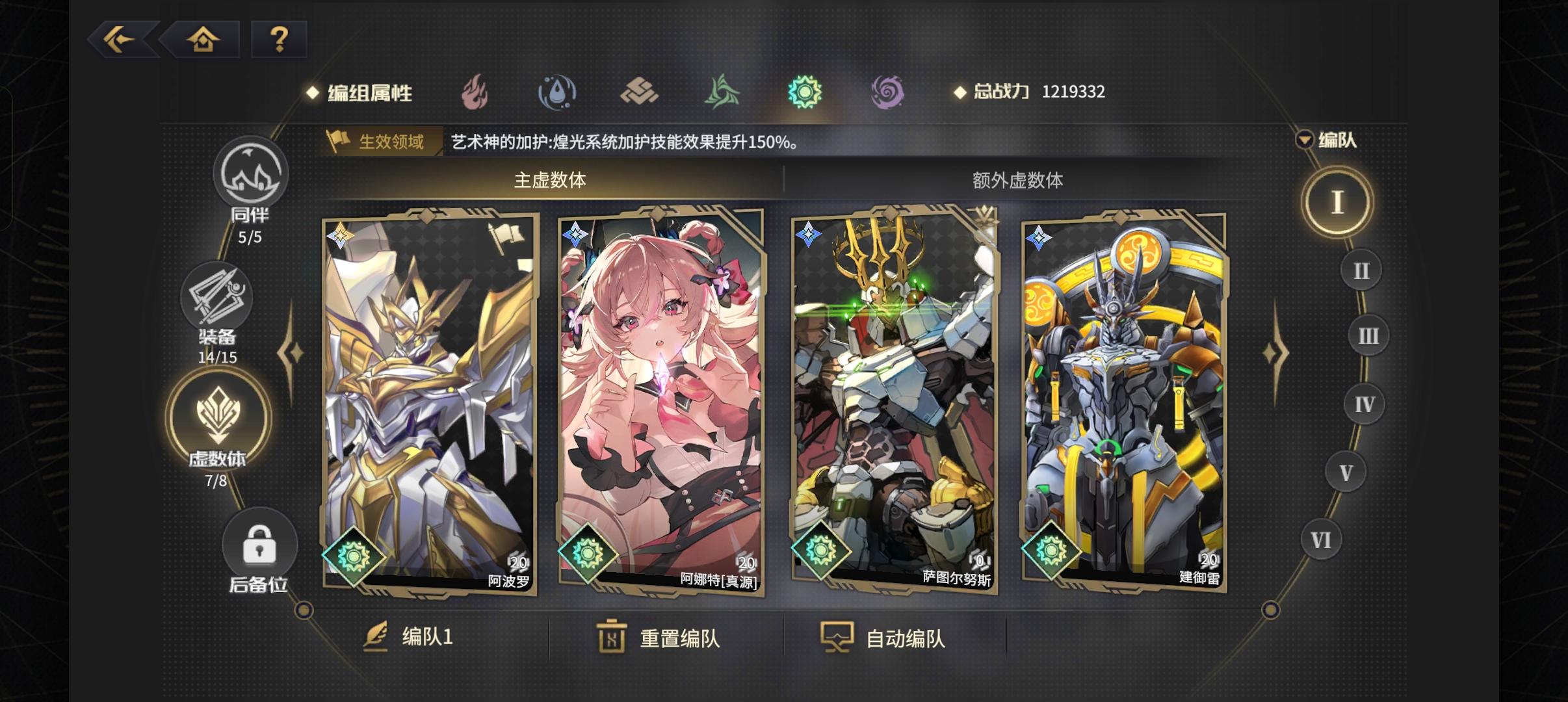Viewport: 1568px width, 702px height.
Task: Click the home icon at top left
Action: pyautogui.click(x=203, y=40)
